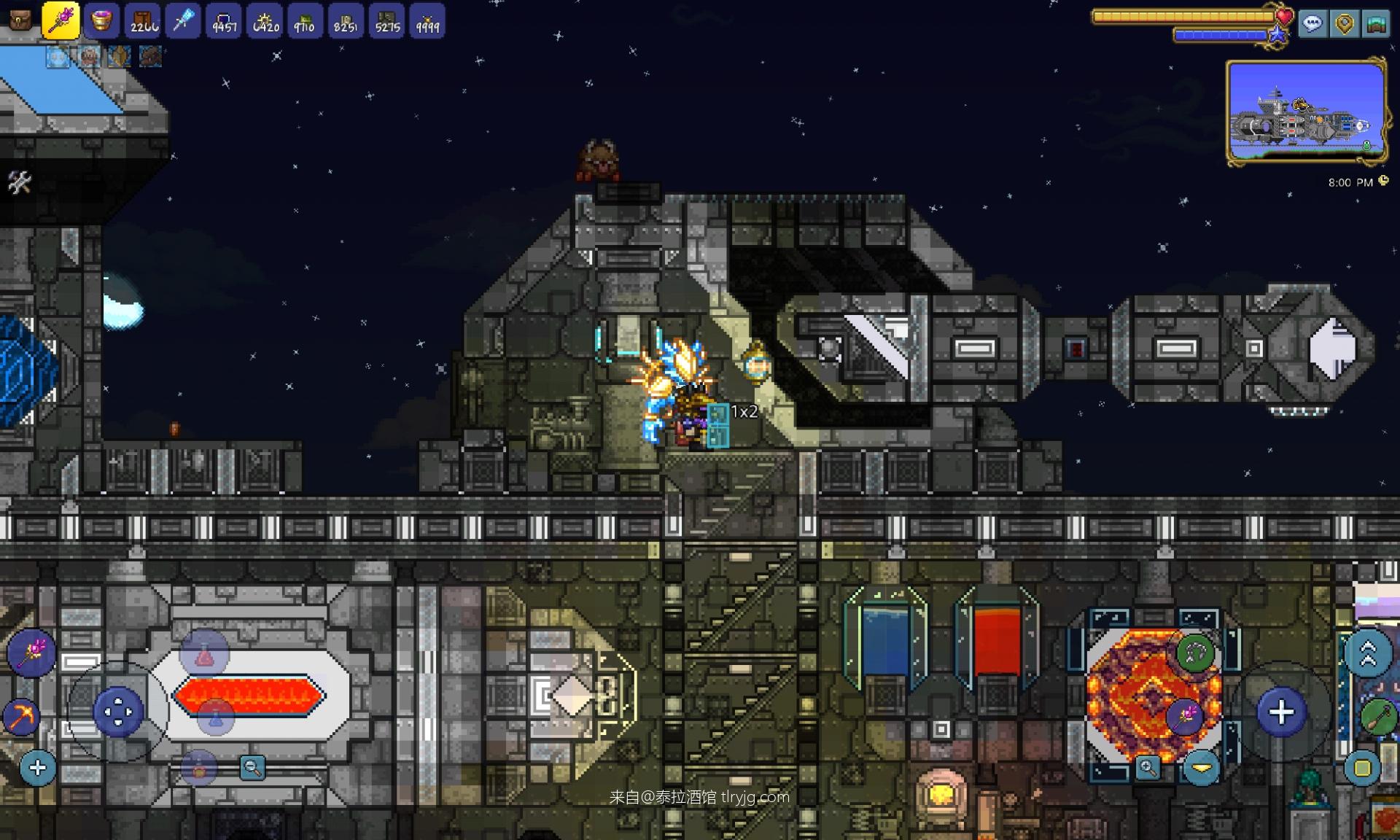This screenshot has height=840, width=1400.
Task: Tap the double-arrow jump button
Action: click(x=1368, y=654)
